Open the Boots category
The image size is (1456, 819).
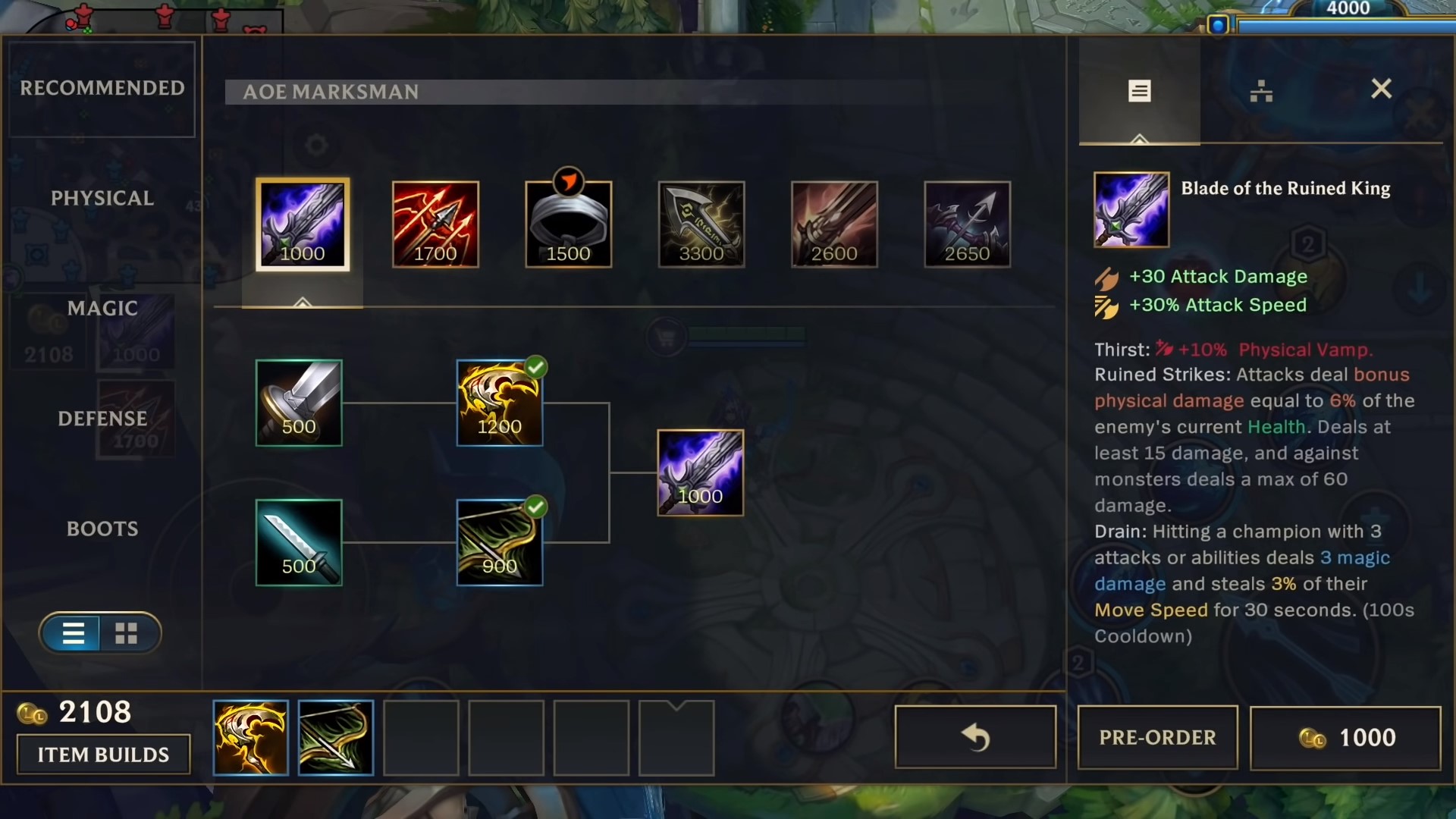(x=102, y=528)
